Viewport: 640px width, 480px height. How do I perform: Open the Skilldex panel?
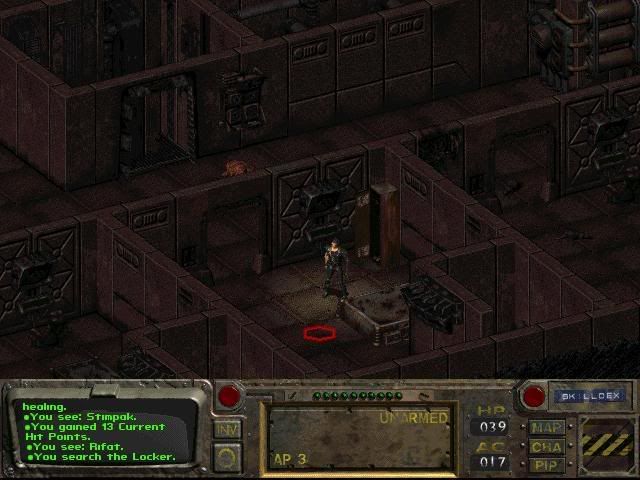(x=589, y=396)
